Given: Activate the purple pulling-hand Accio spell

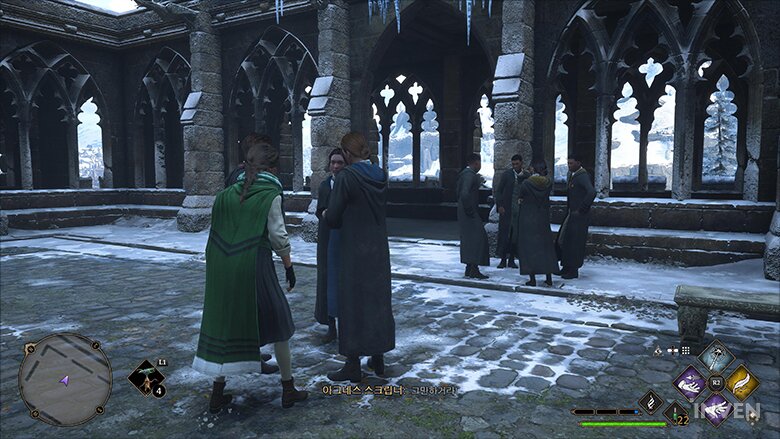Looking at the screenshot, I should [690, 382].
